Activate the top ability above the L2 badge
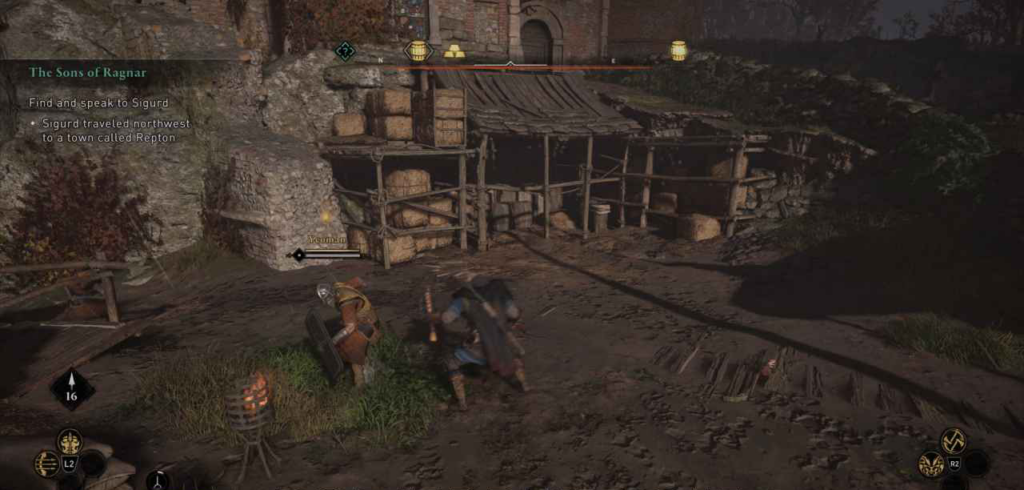 pyautogui.click(x=69, y=441)
